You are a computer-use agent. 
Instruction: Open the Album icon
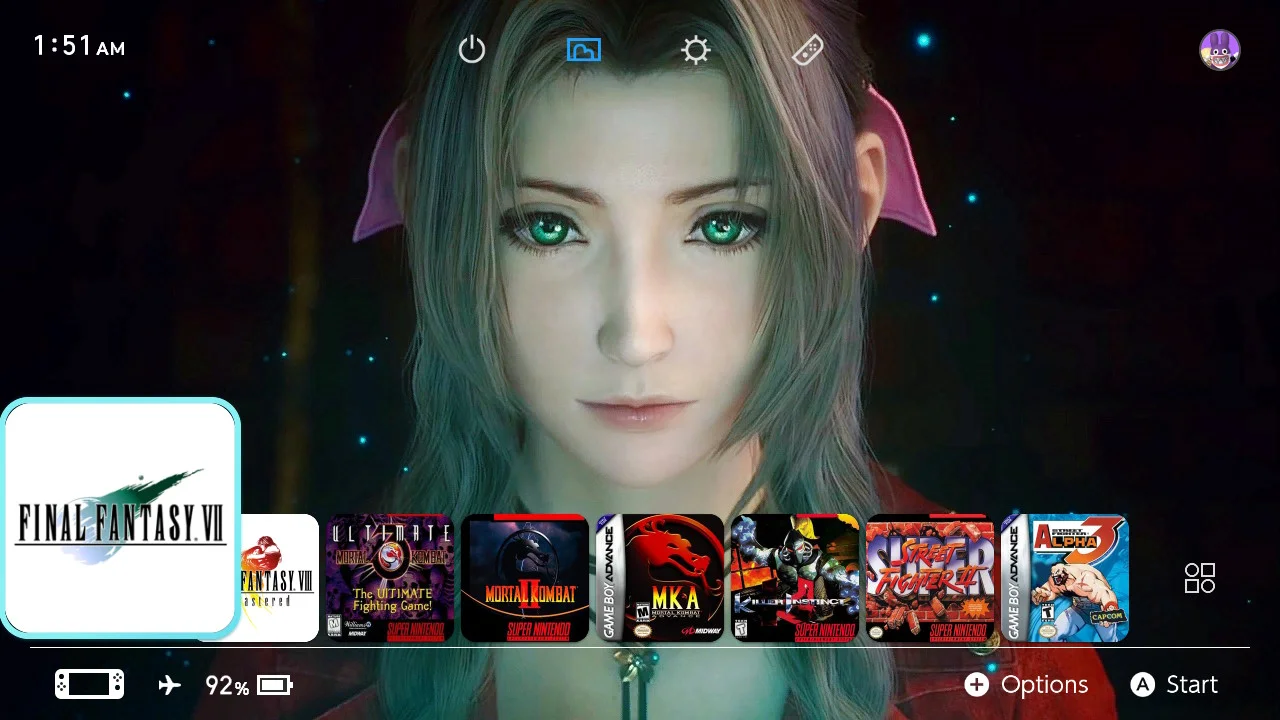(x=583, y=49)
